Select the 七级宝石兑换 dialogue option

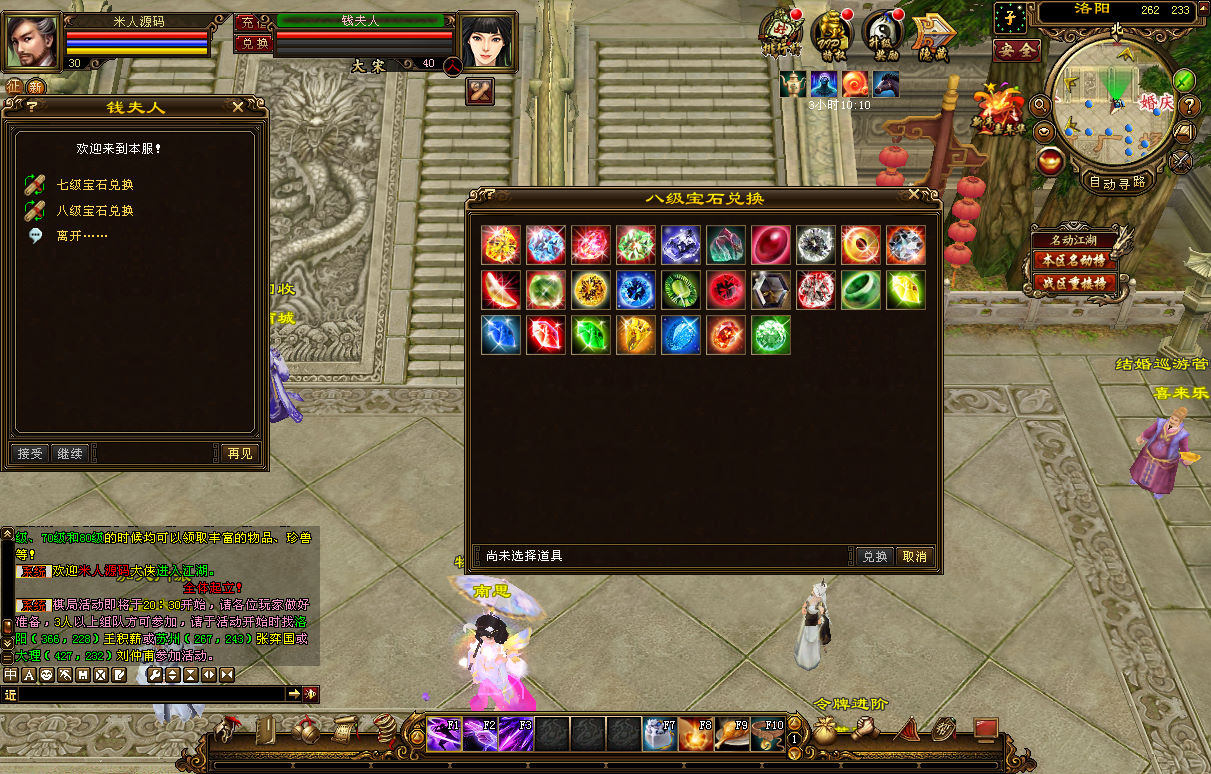pyautogui.click(x=94, y=185)
